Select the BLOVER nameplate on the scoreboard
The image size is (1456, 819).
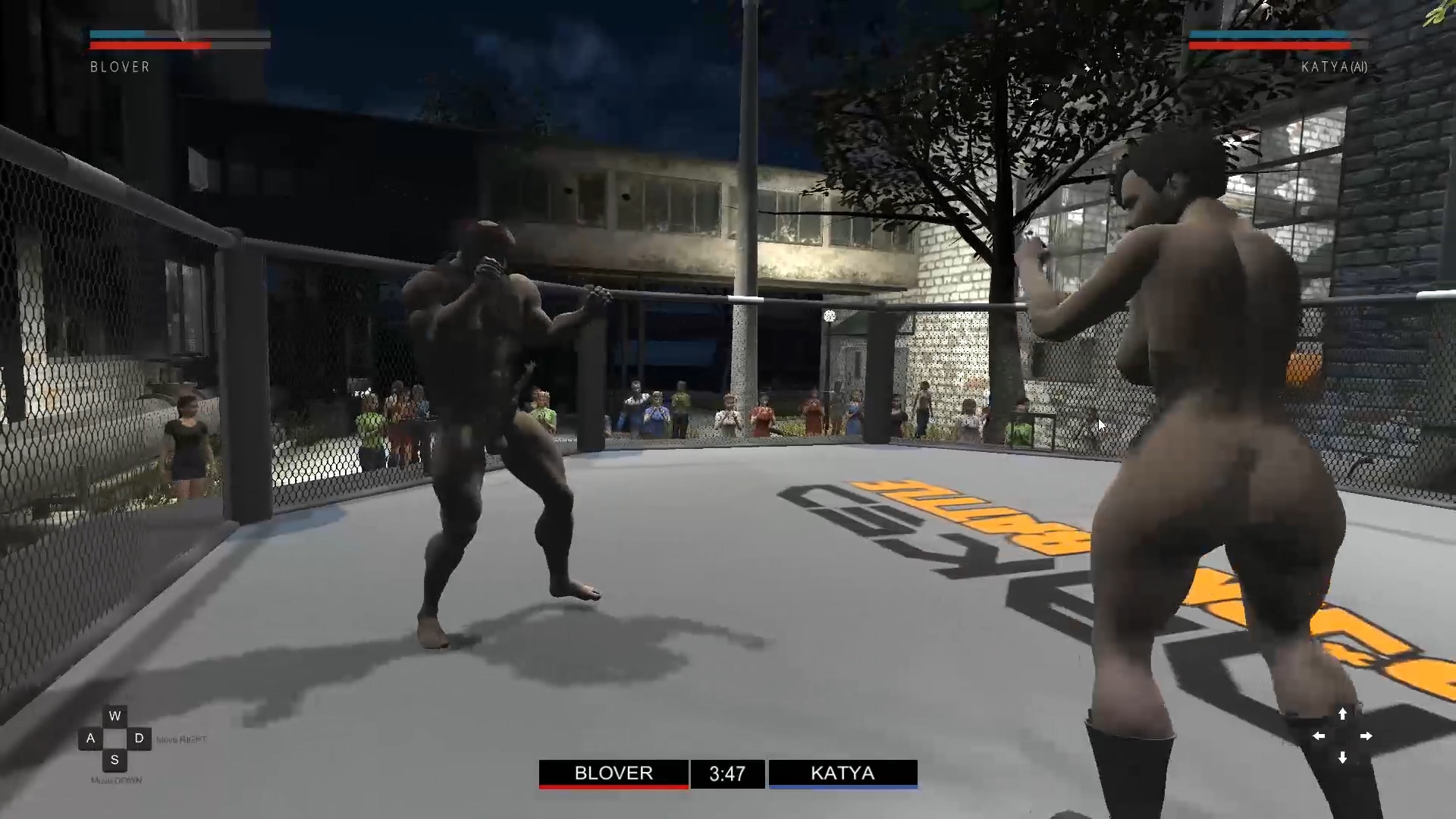coord(613,773)
